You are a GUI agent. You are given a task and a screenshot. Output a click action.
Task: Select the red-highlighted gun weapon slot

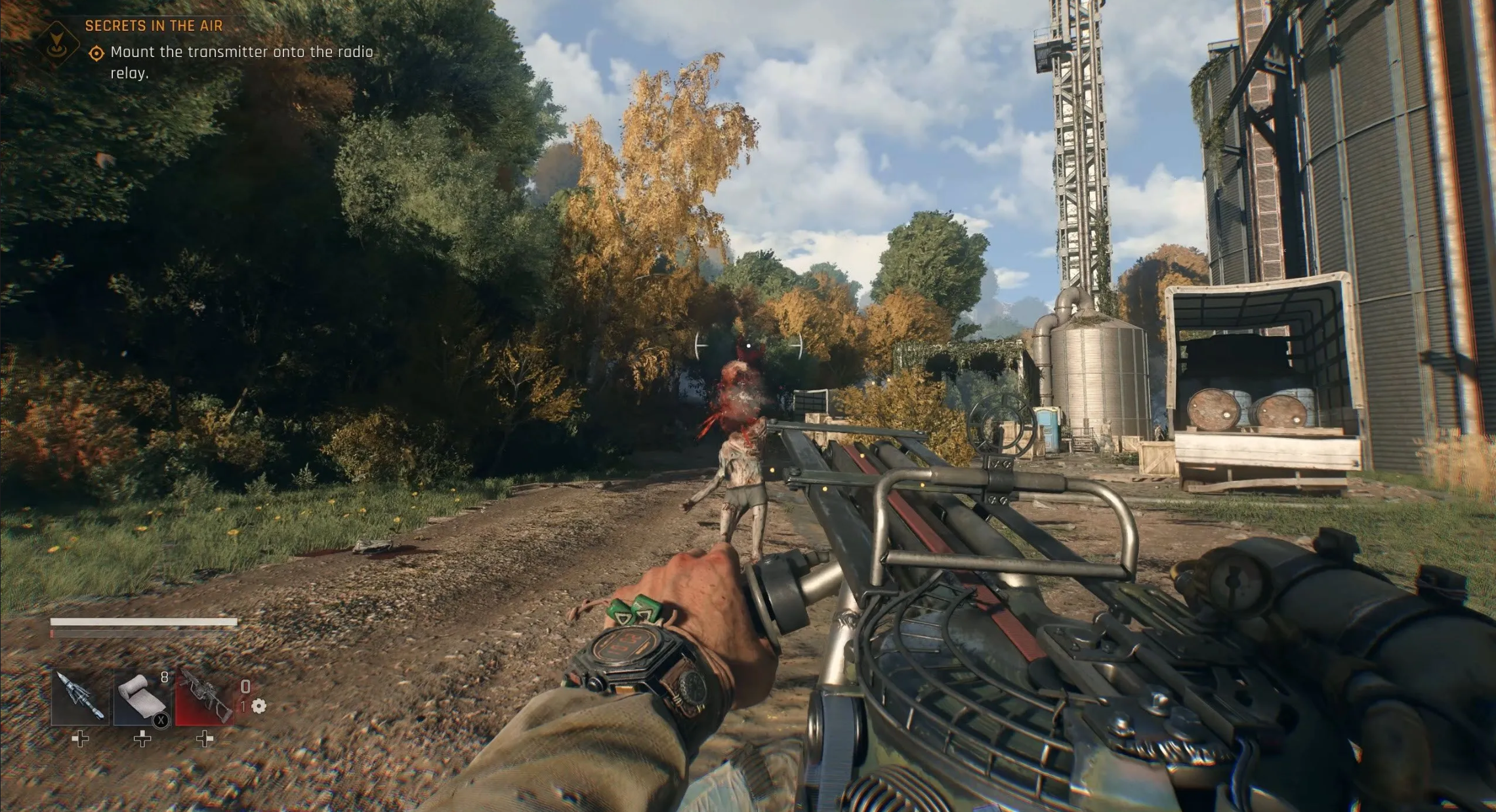click(x=204, y=697)
